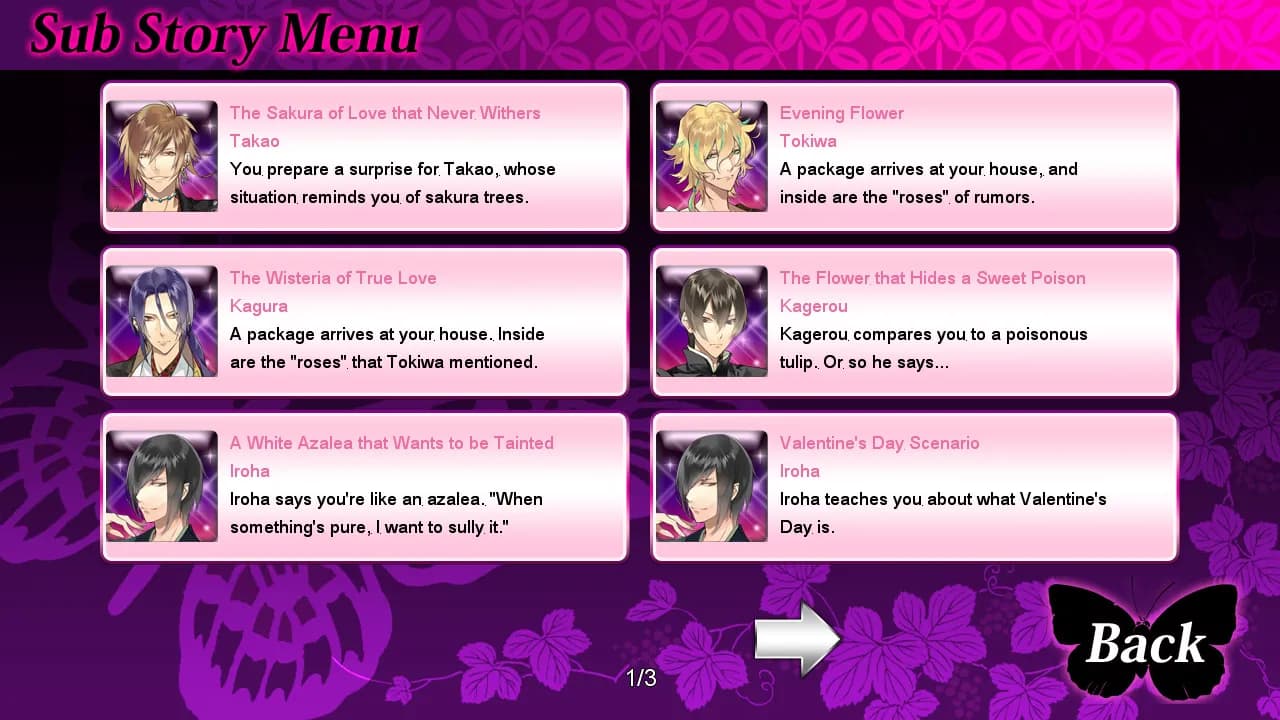
Task: Click Iroha's portrait on the Valentine's story card
Action: tap(711, 486)
